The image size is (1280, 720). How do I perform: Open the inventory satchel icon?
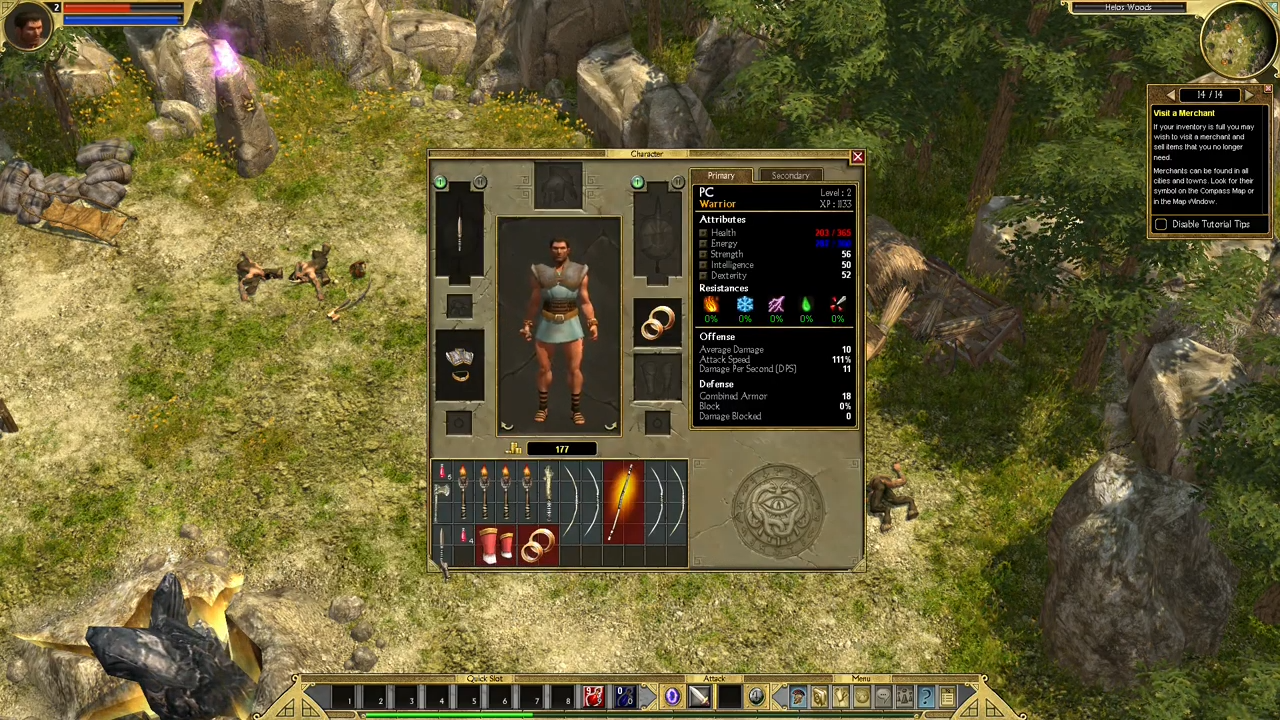[x=818, y=696]
